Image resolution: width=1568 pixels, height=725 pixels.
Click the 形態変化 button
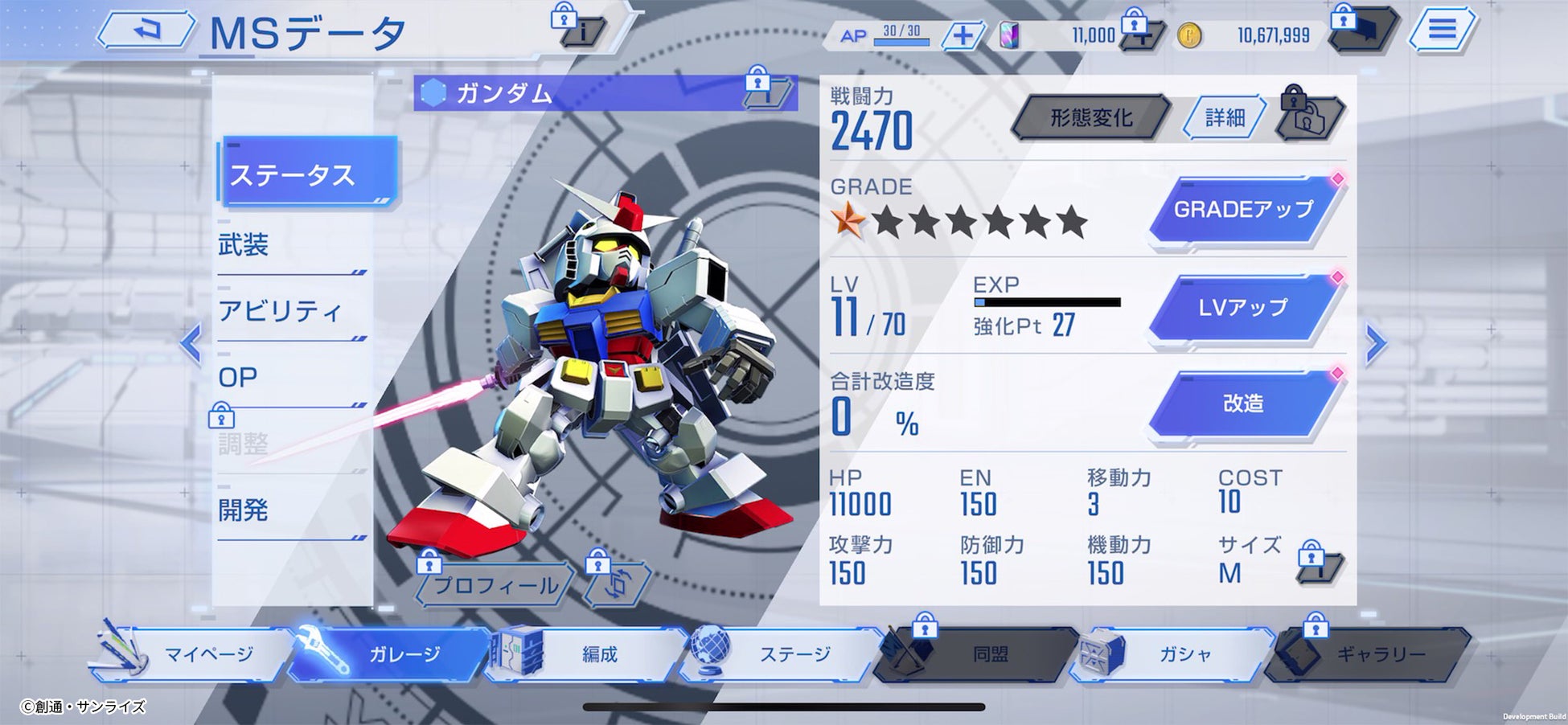[x=1090, y=118]
